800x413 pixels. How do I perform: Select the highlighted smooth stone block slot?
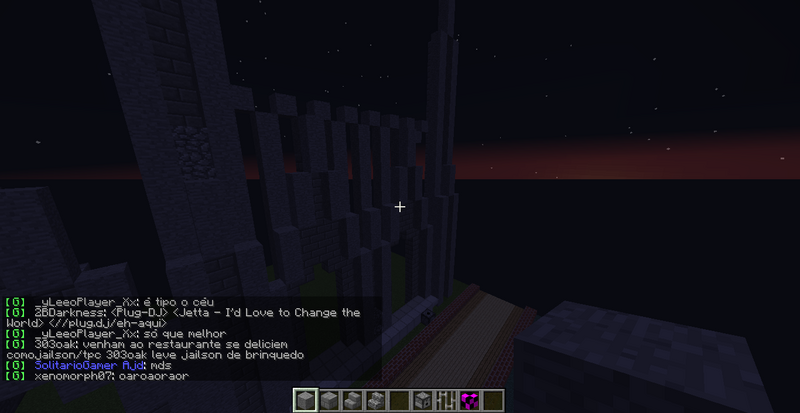click(308, 400)
